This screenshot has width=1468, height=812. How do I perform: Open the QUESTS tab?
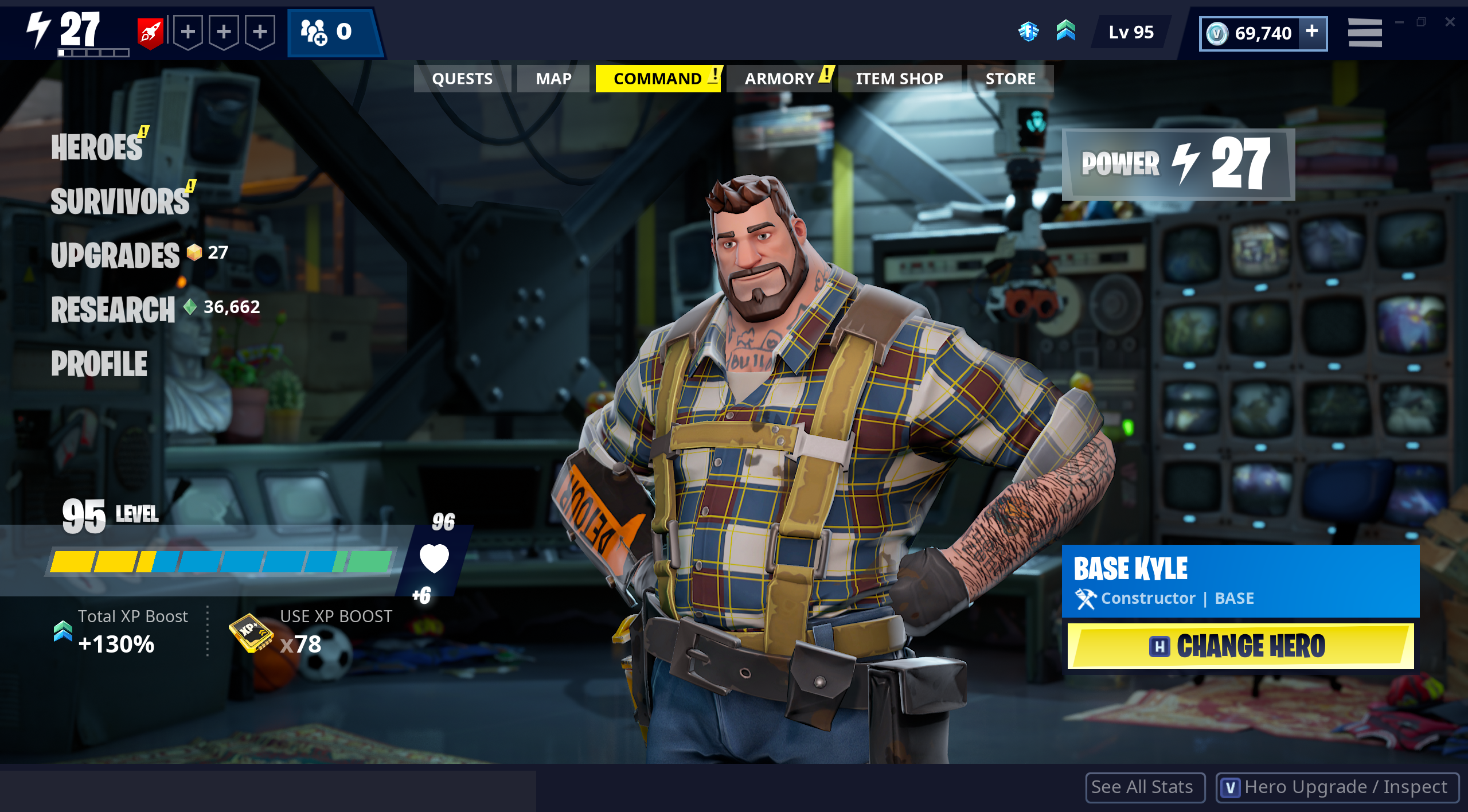point(462,78)
